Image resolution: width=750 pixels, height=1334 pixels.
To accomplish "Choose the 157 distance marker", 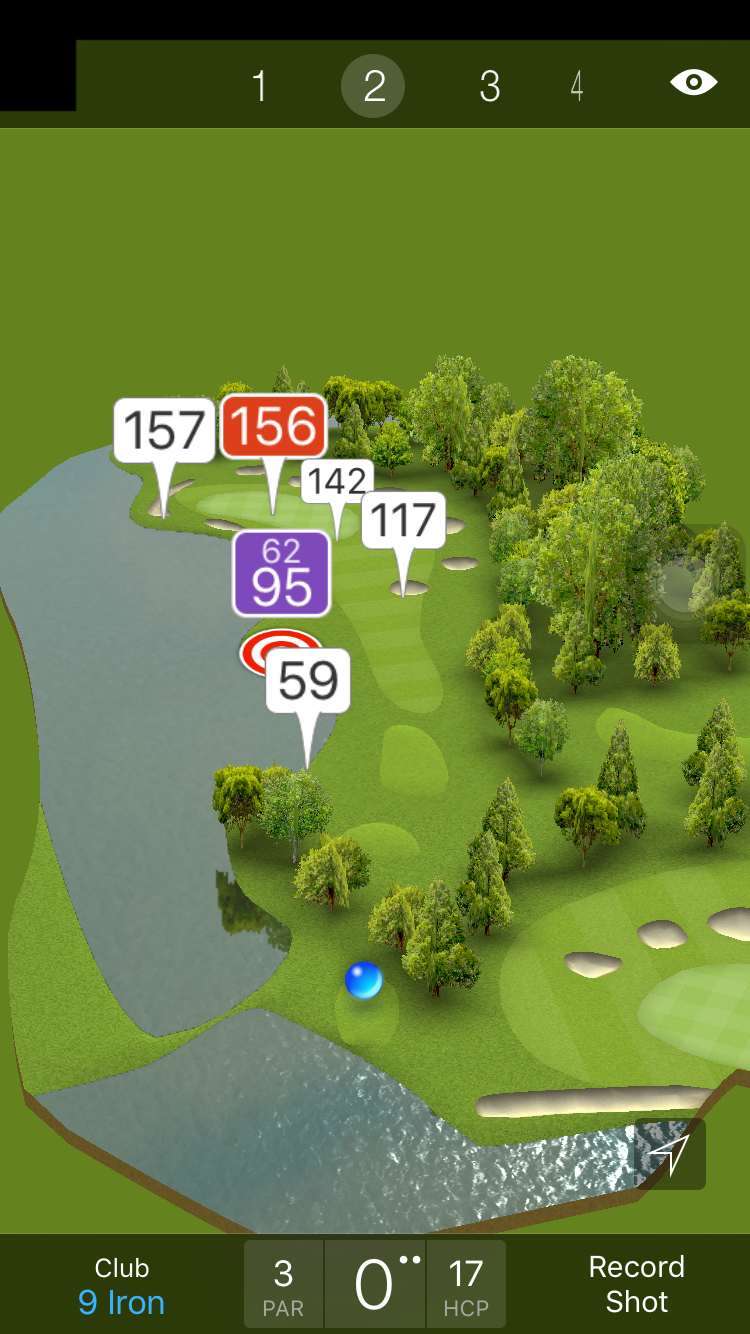I will 164,431.
